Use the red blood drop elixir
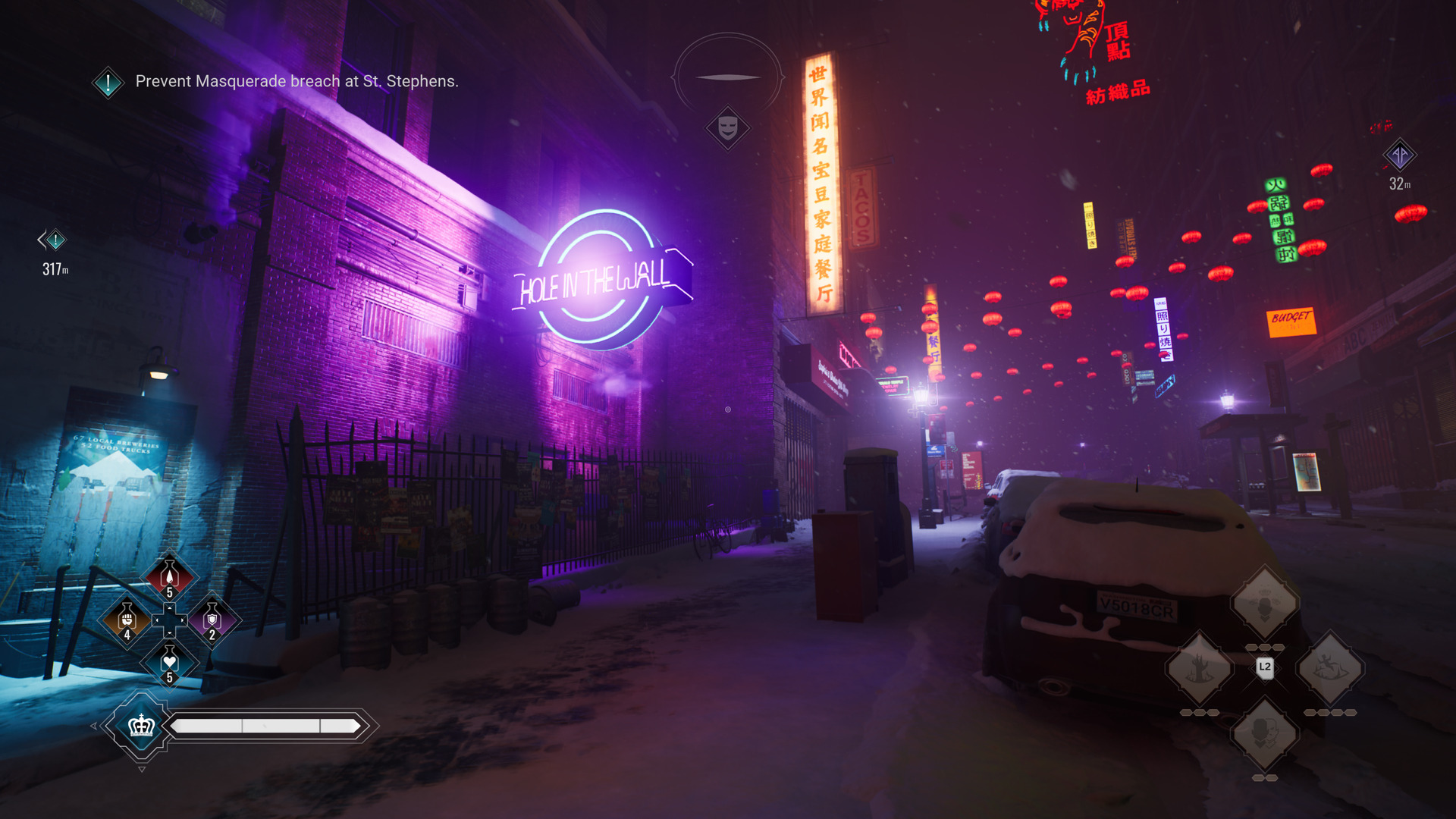Viewport: 1456px width, 819px height. (x=169, y=576)
